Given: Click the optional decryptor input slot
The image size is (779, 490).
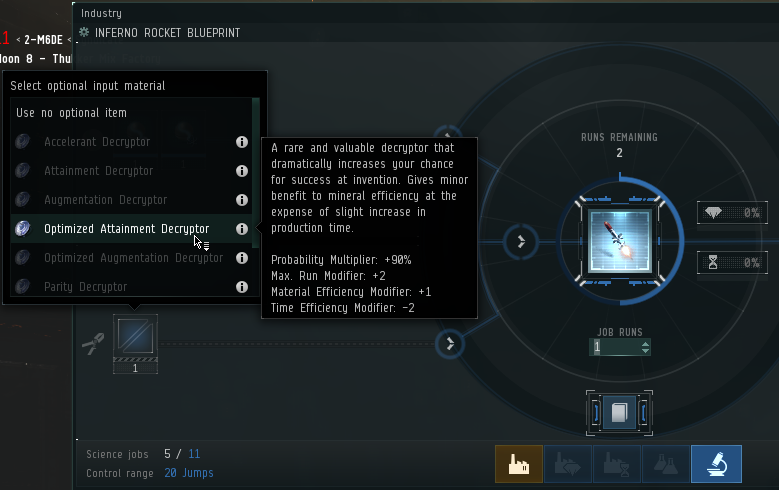Looking at the screenshot, I should click(x=135, y=335).
